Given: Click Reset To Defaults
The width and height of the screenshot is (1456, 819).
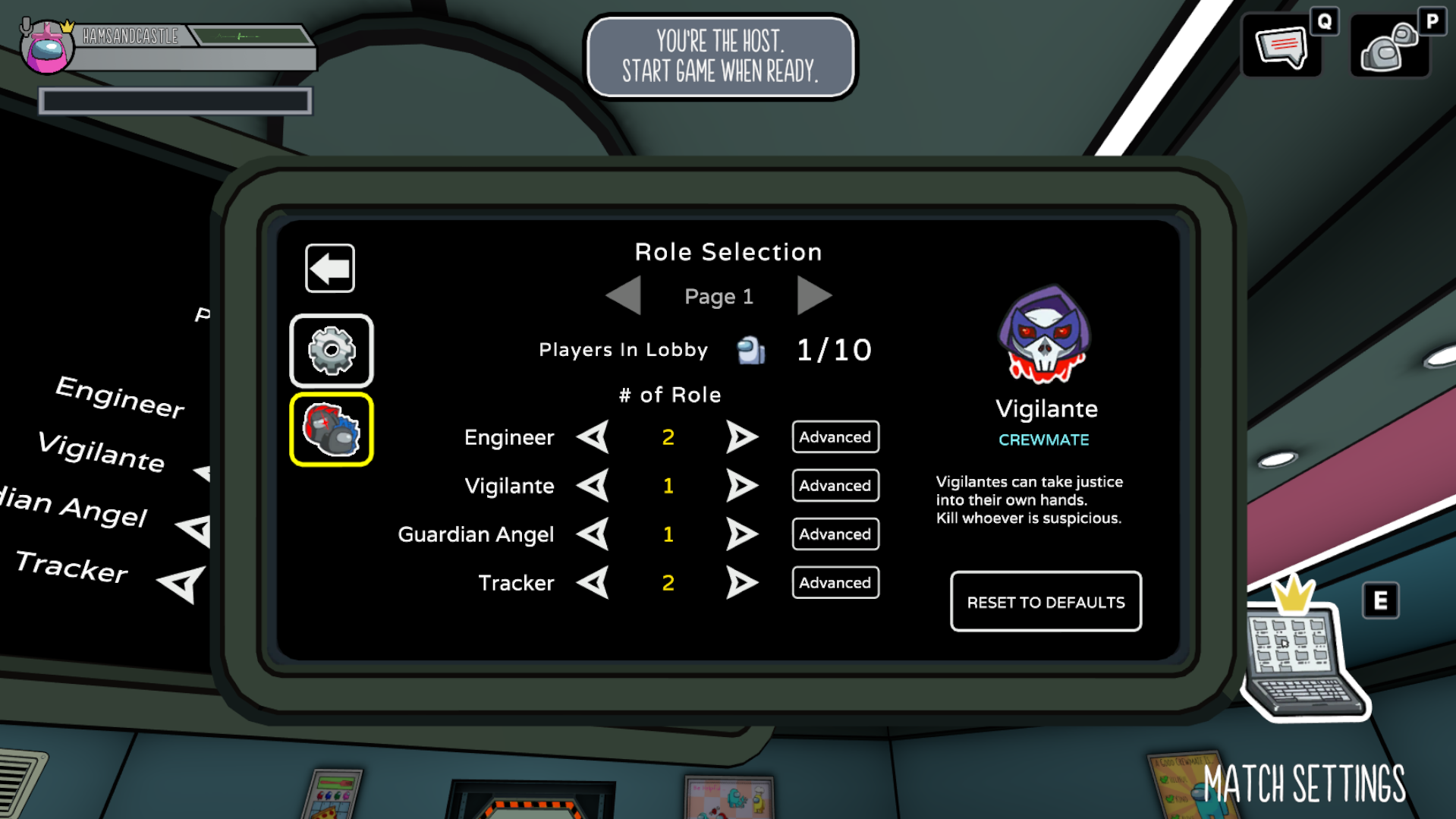Looking at the screenshot, I should pyautogui.click(x=1045, y=602).
